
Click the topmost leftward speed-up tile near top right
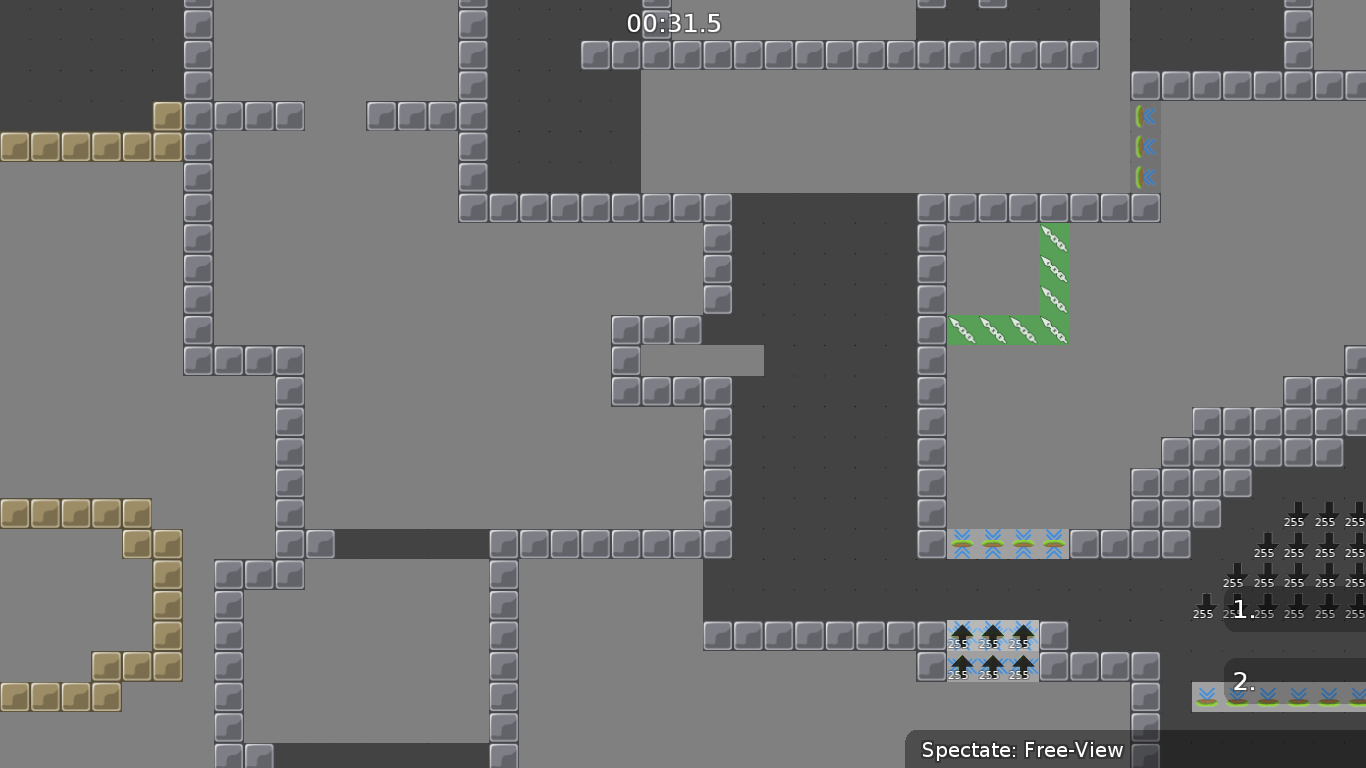click(x=1147, y=116)
